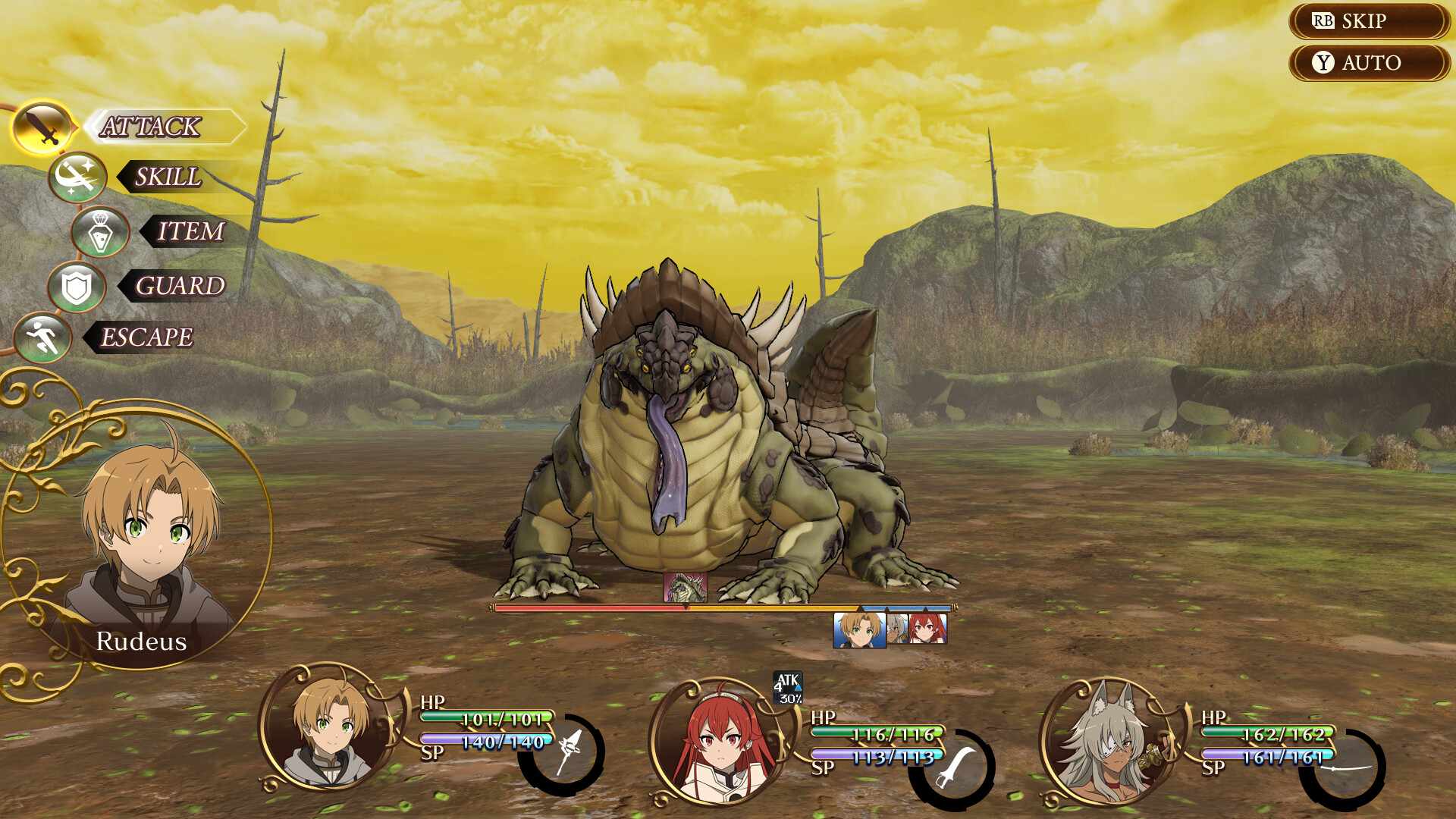
Task: Click the ATK 30% buff icon
Action: 788,688
